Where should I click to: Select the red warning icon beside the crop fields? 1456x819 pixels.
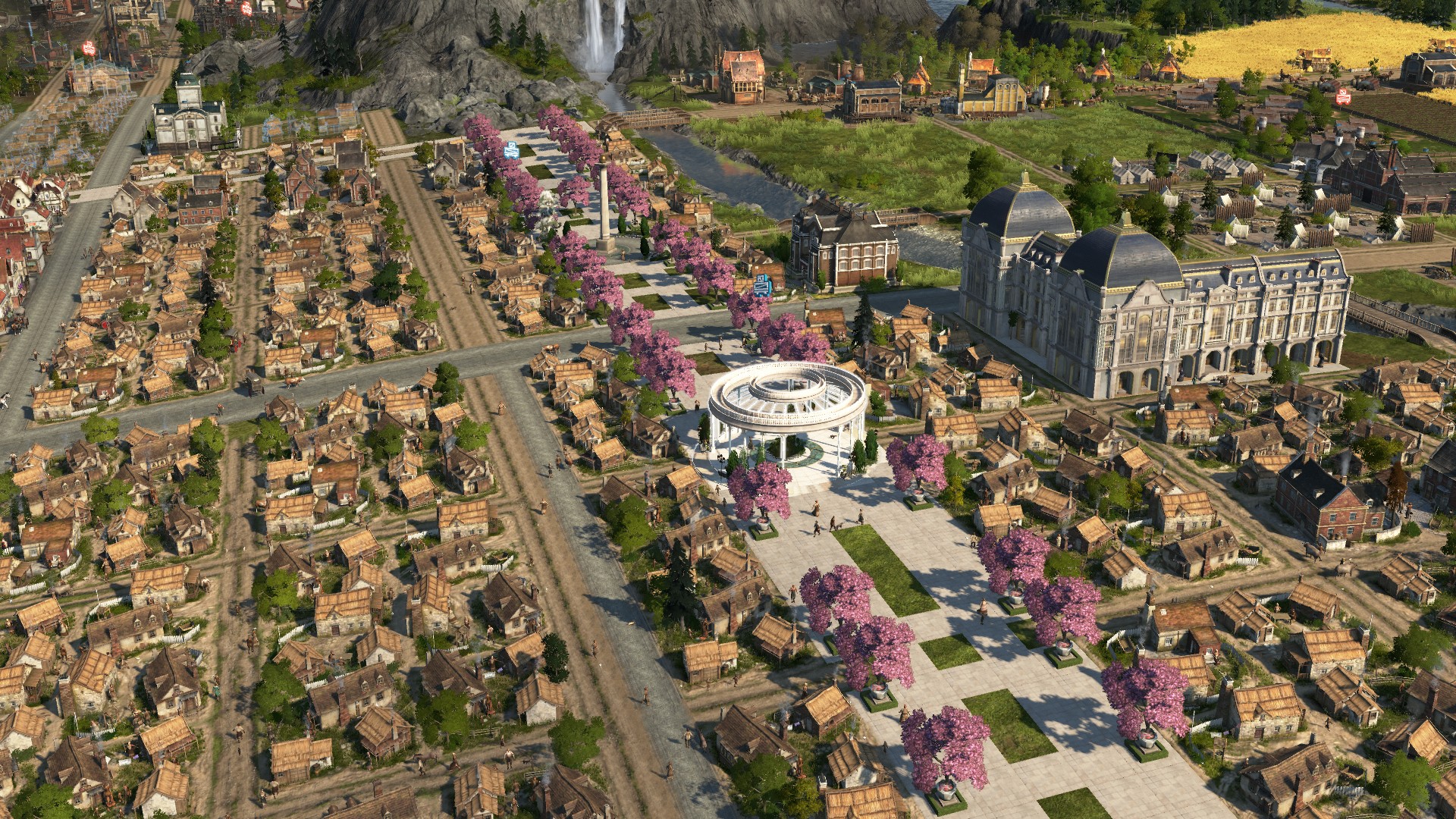click(x=1344, y=96)
